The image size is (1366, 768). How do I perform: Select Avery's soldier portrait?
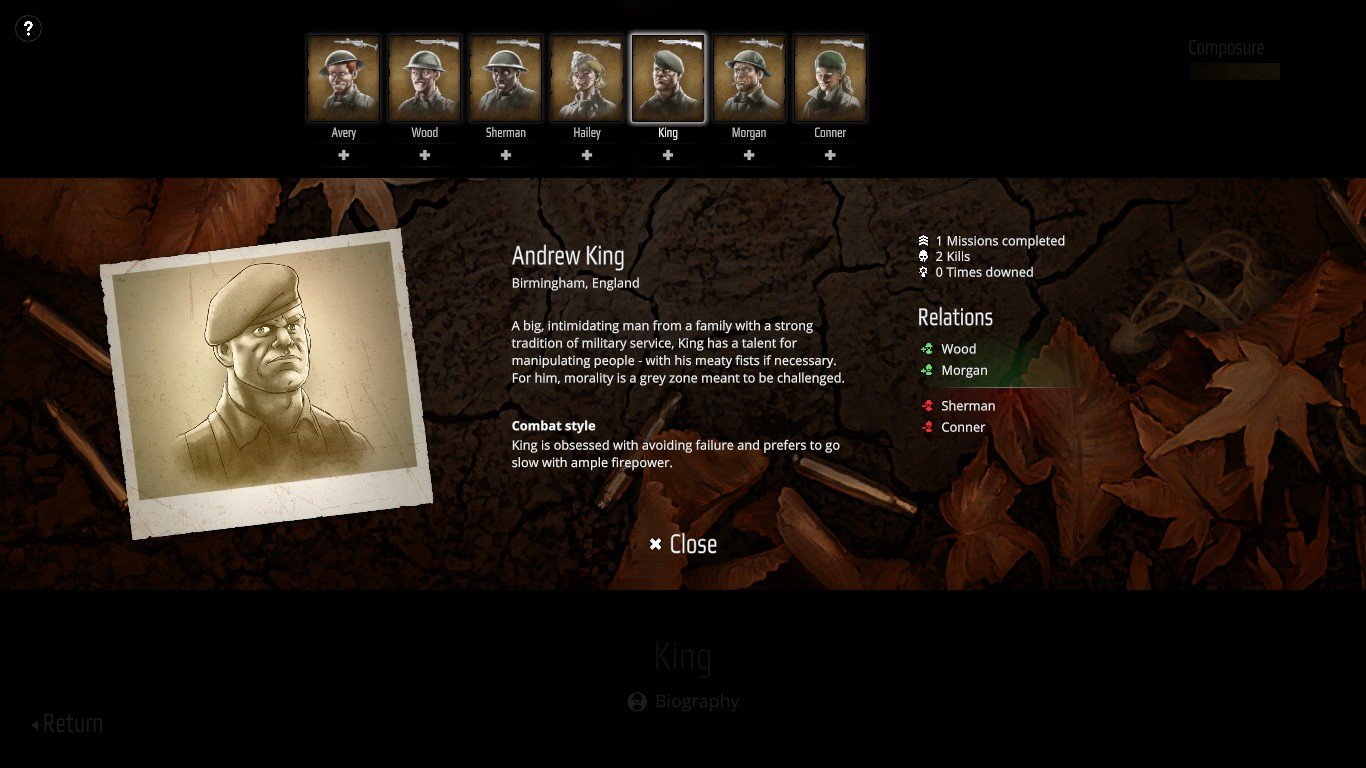344,79
